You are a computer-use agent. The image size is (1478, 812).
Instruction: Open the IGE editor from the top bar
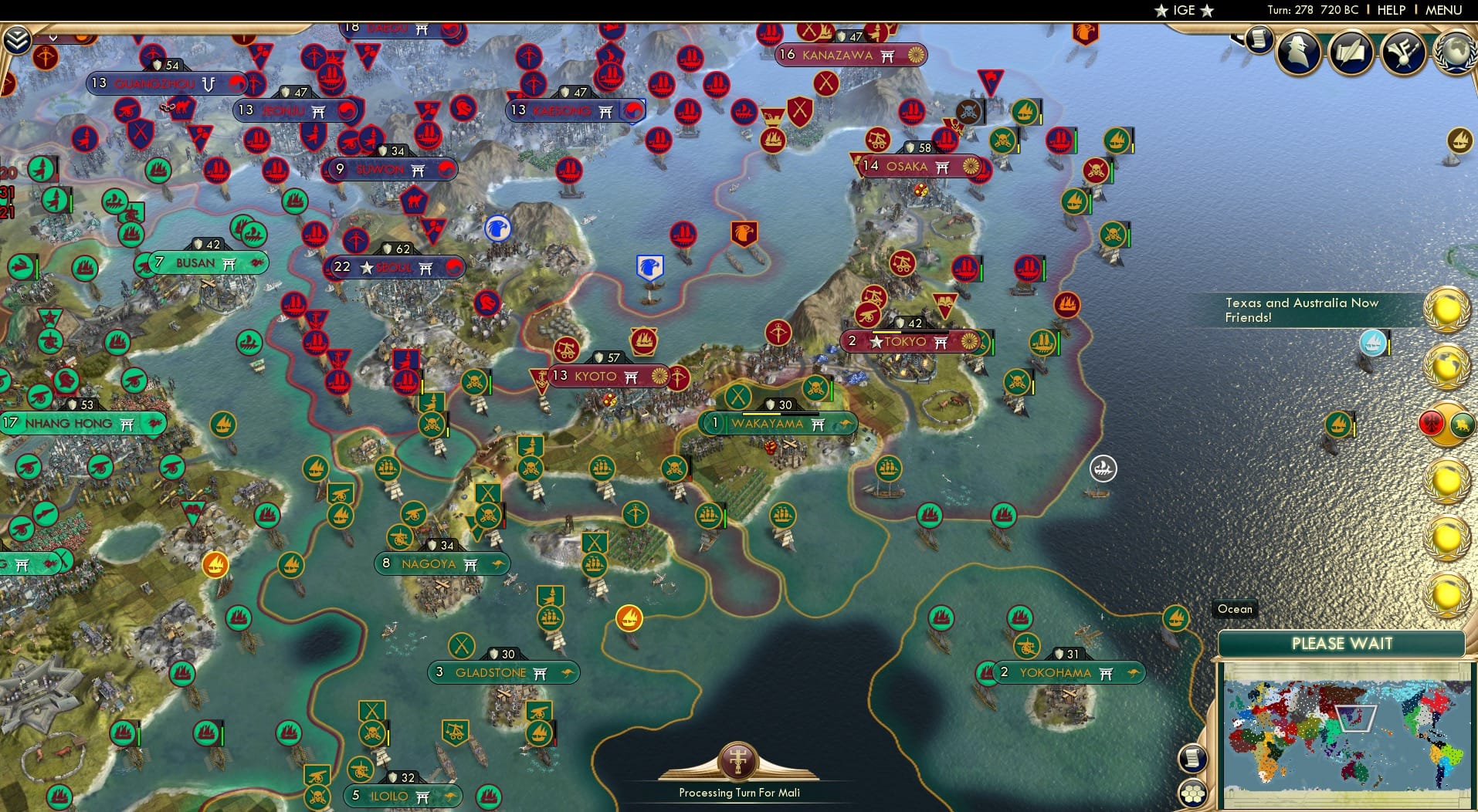pos(1184,10)
